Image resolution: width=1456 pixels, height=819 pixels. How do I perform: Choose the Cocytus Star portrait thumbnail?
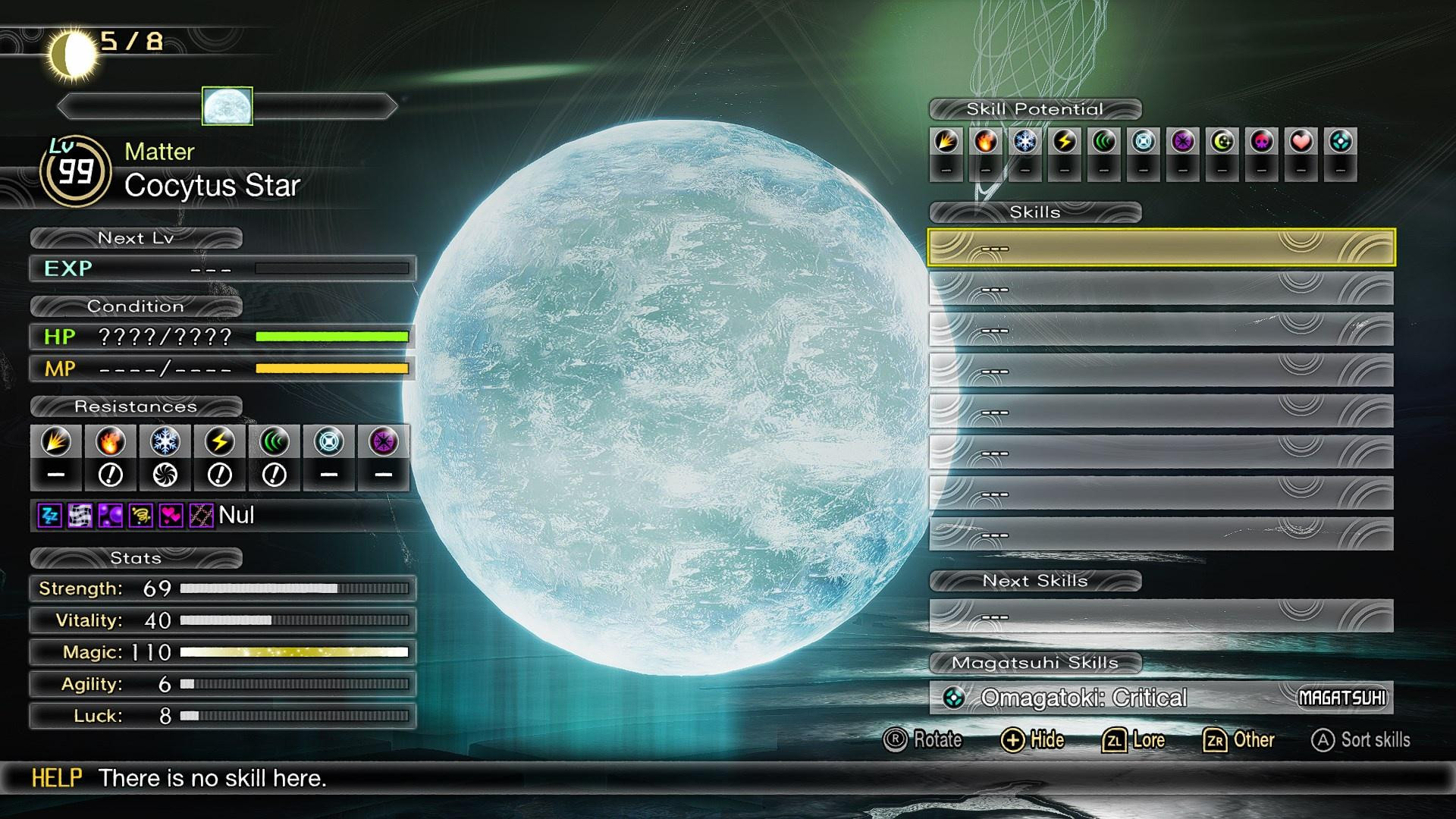[x=227, y=105]
